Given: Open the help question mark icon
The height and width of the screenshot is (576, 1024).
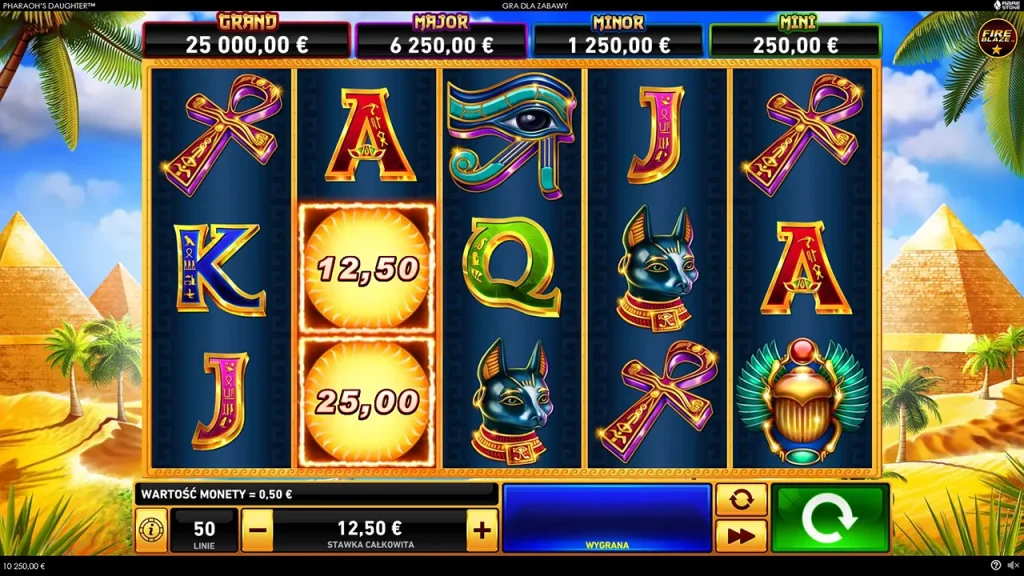Looking at the screenshot, I should (x=995, y=566).
